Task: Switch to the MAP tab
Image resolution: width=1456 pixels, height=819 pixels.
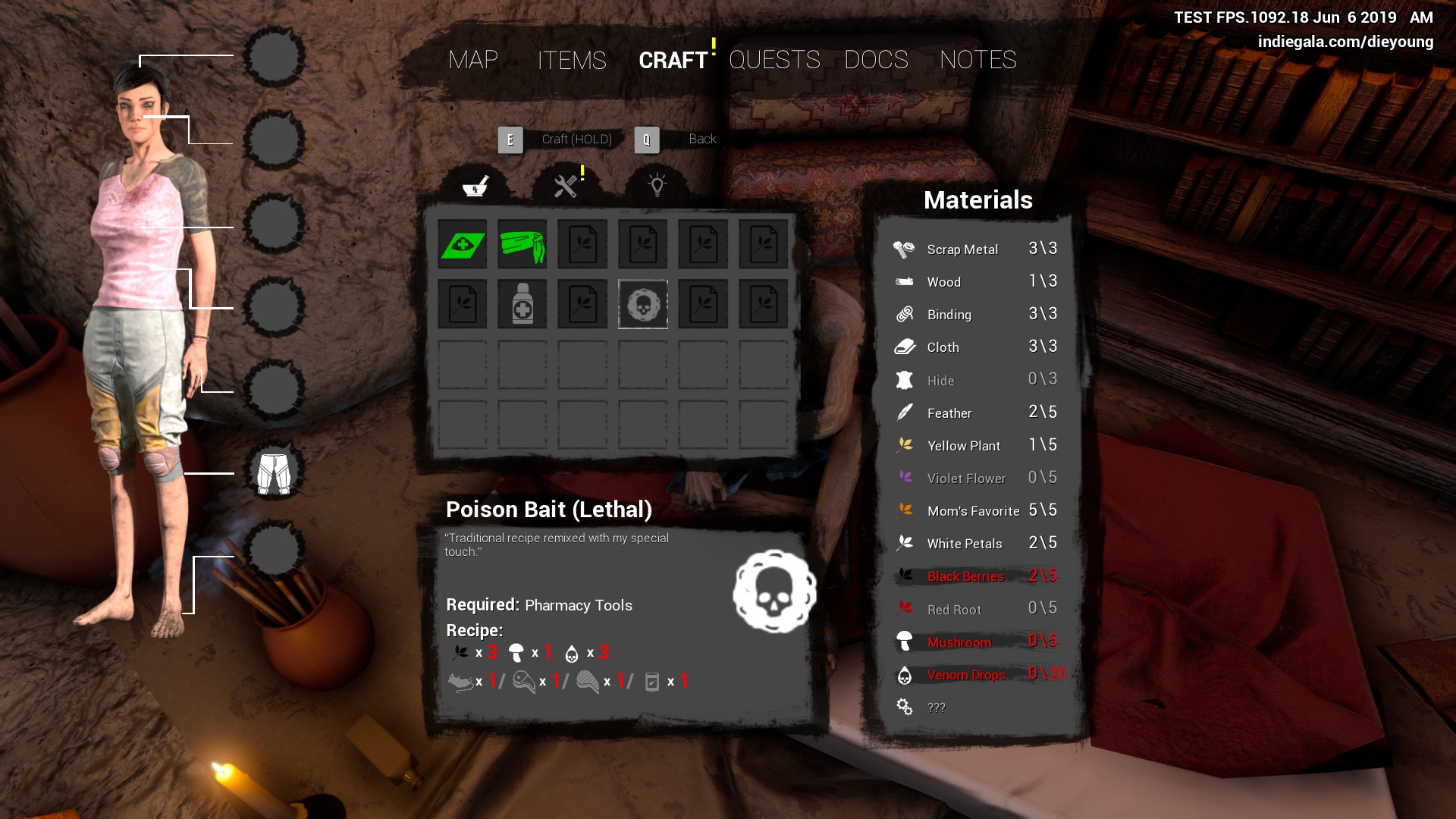Action: coord(472,60)
